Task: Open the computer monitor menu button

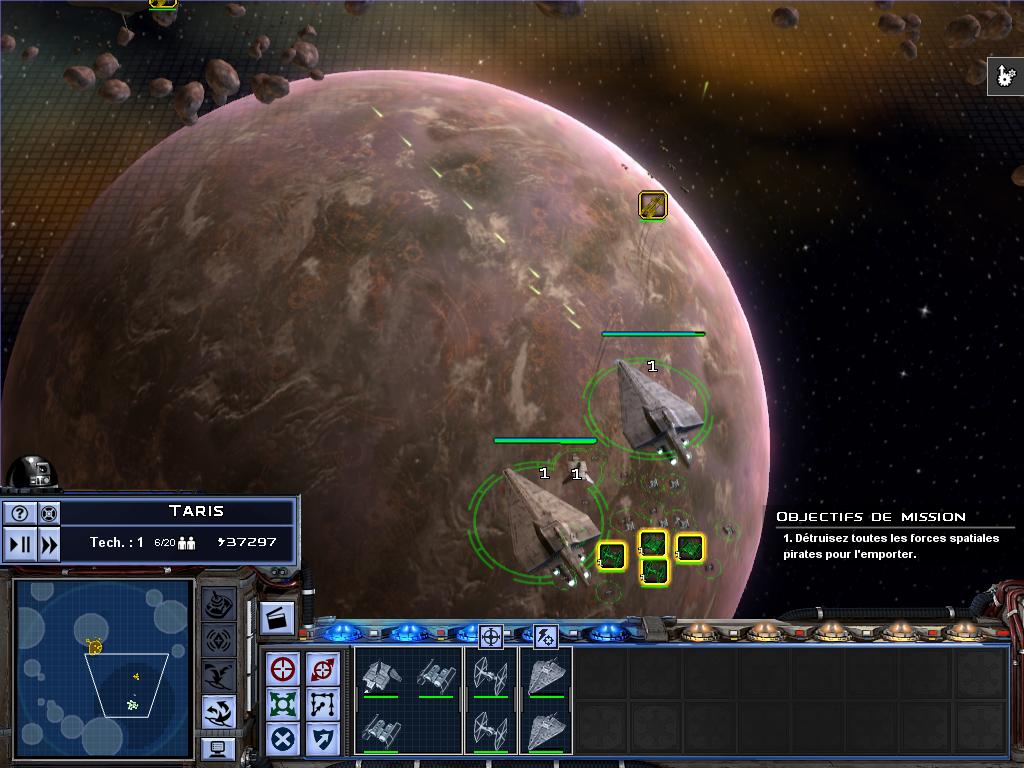Action: pyautogui.click(x=218, y=747)
